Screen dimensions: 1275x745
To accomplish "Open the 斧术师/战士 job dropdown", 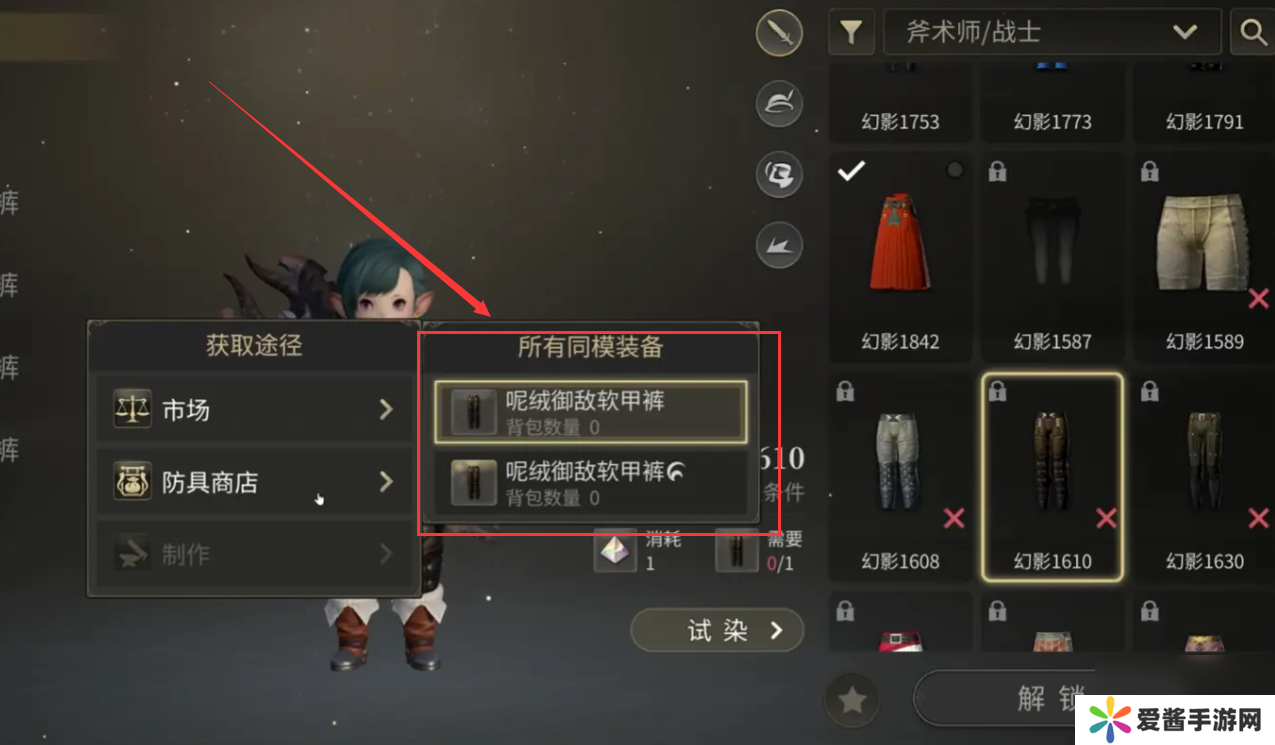I will coord(1052,32).
